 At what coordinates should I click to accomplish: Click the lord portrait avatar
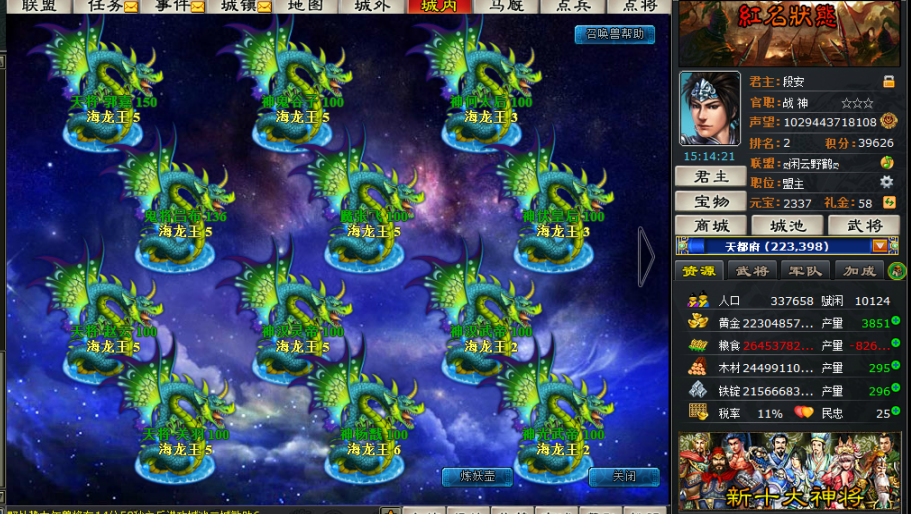click(709, 108)
